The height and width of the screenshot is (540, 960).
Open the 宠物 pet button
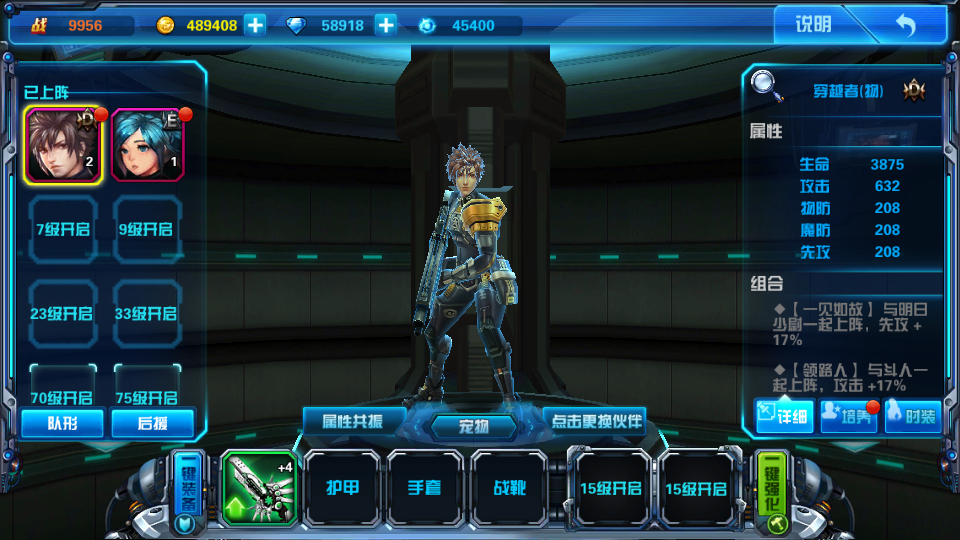coord(474,427)
